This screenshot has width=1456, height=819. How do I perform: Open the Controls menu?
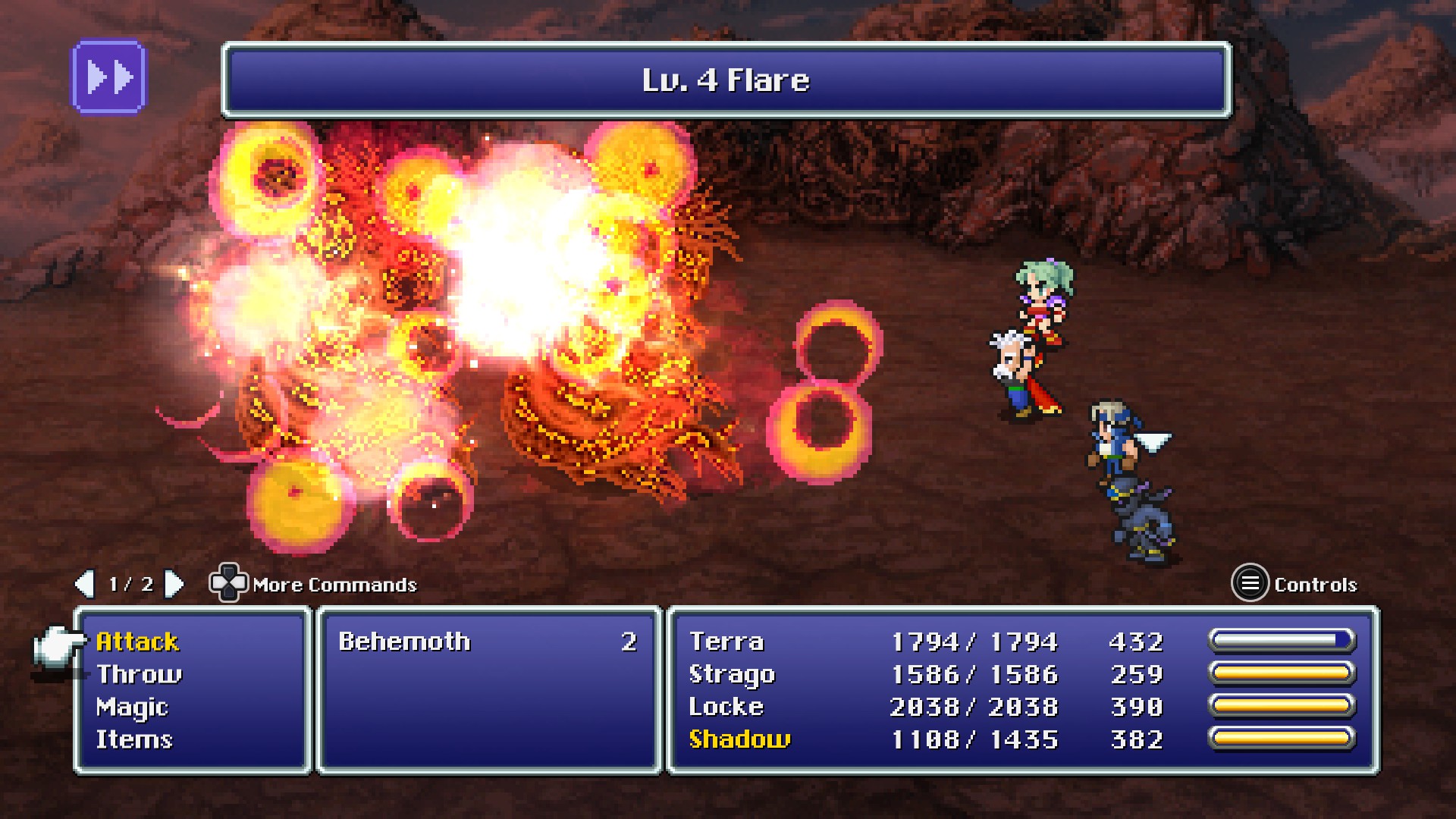1249,584
